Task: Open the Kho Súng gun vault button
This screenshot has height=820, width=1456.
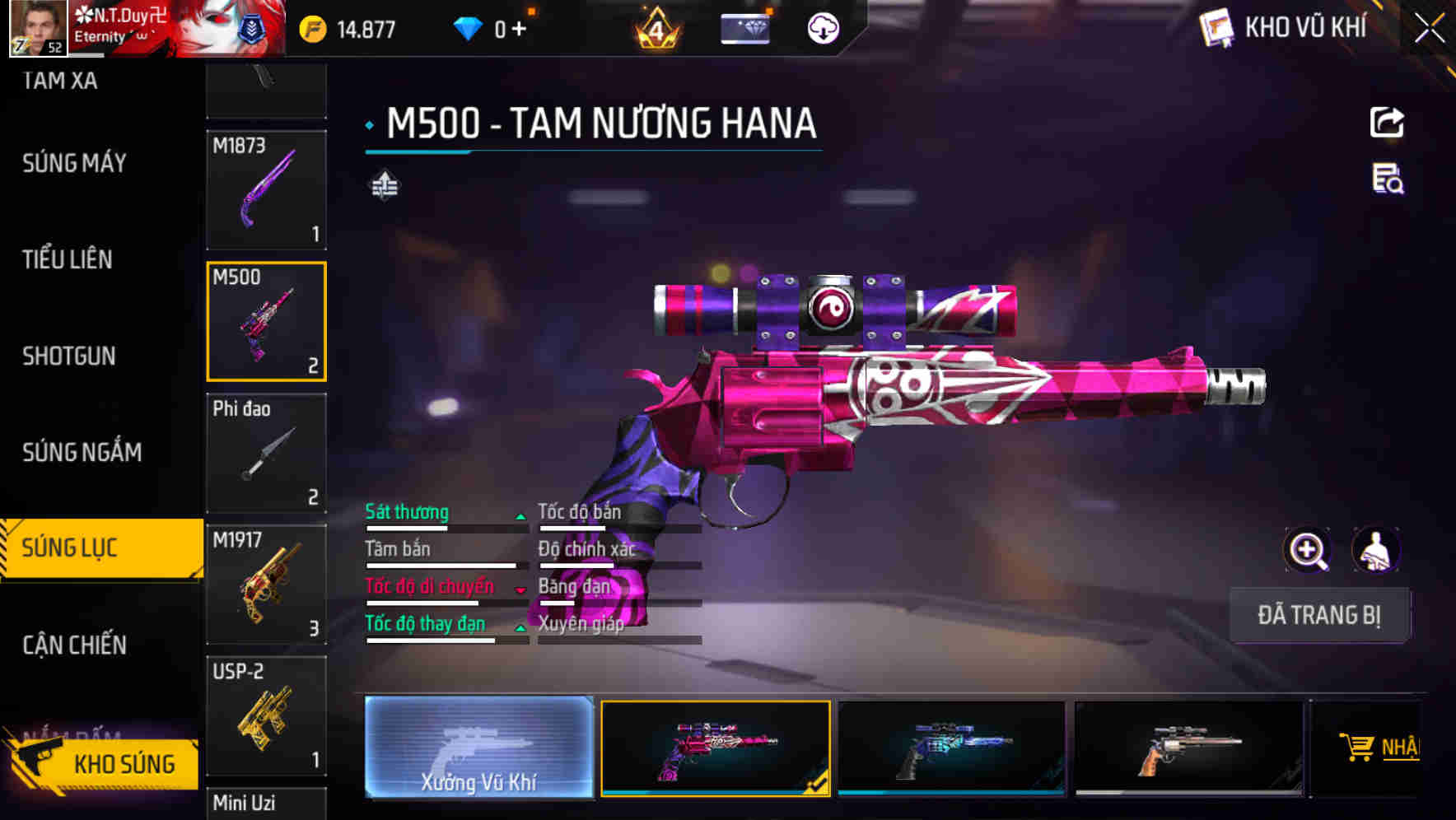Action: point(103,763)
